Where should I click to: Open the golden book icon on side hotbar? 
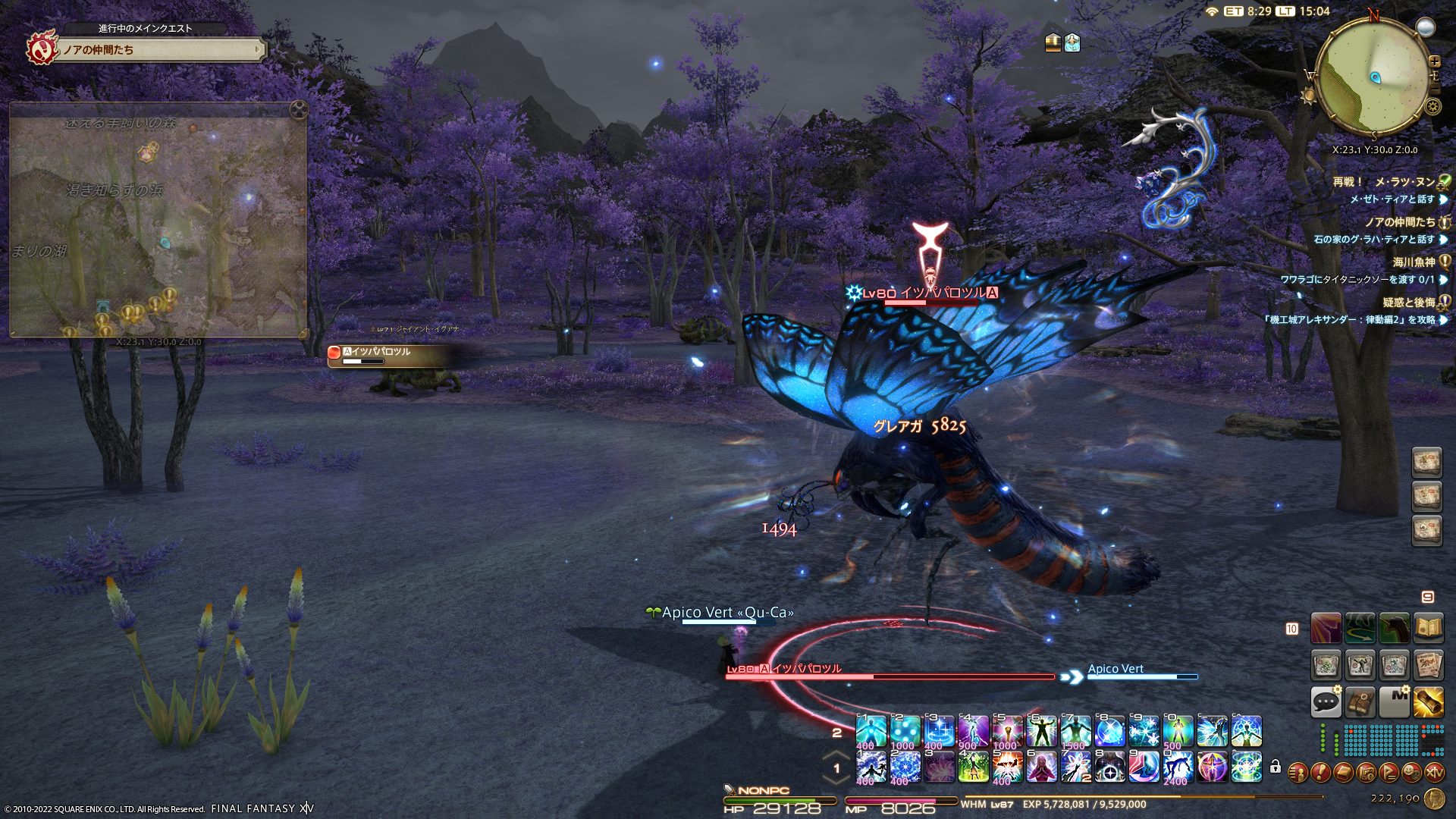1429,629
